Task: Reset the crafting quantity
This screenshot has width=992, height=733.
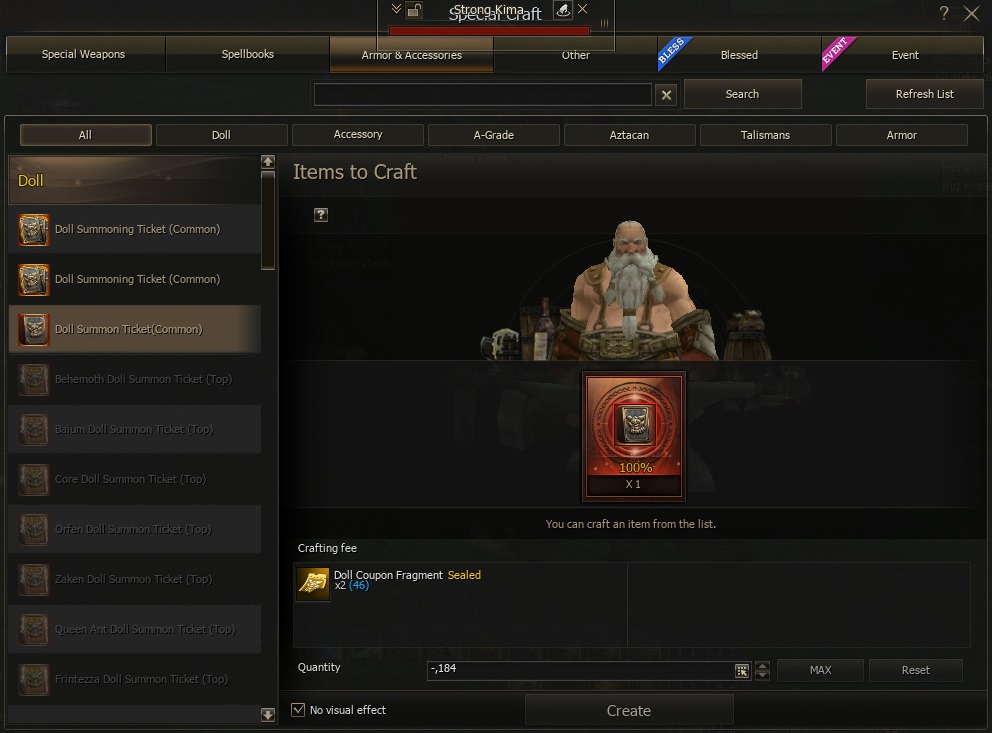Action: click(915, 670)
